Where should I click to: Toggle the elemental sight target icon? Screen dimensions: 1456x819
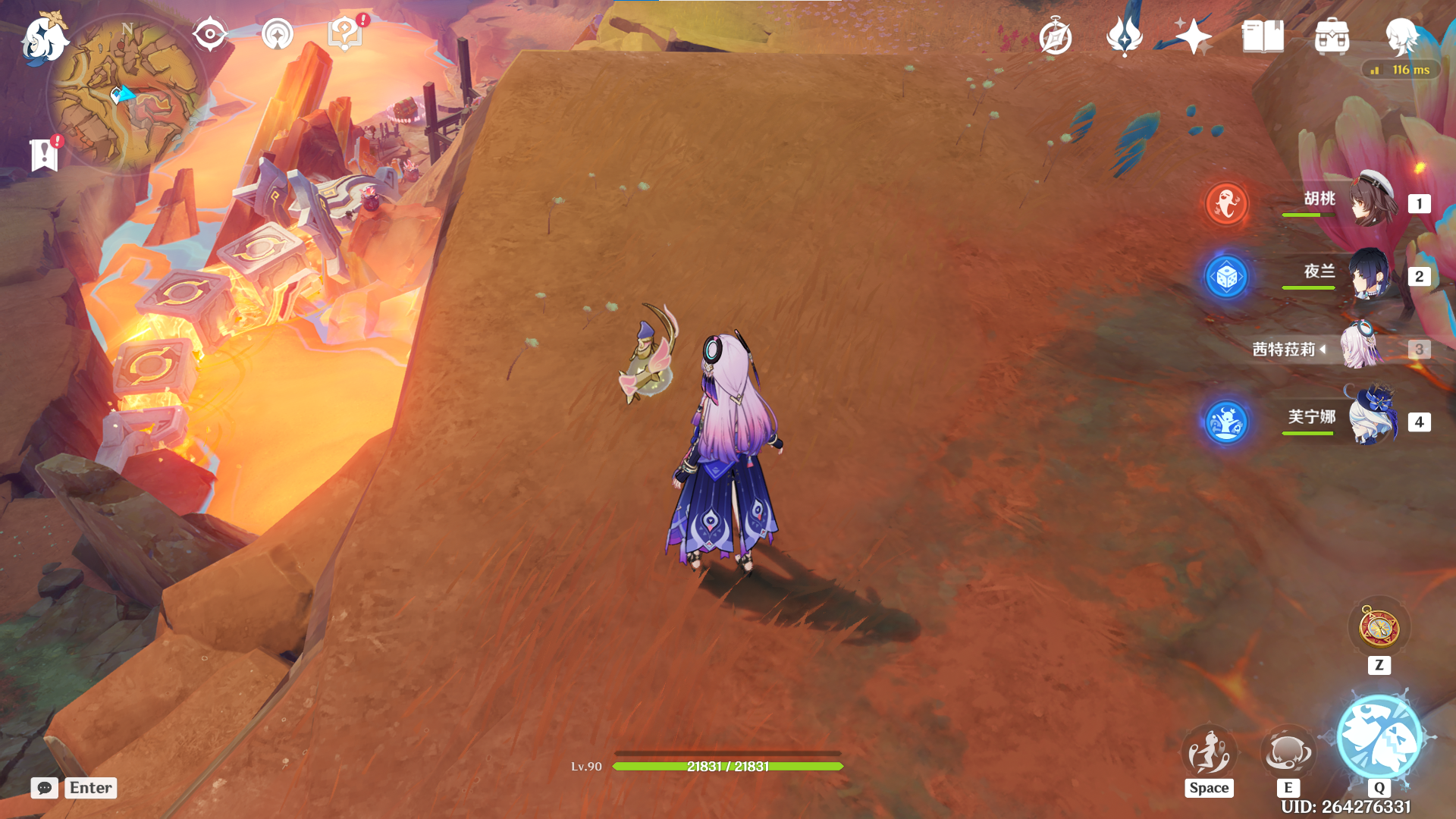click(209, 34)
